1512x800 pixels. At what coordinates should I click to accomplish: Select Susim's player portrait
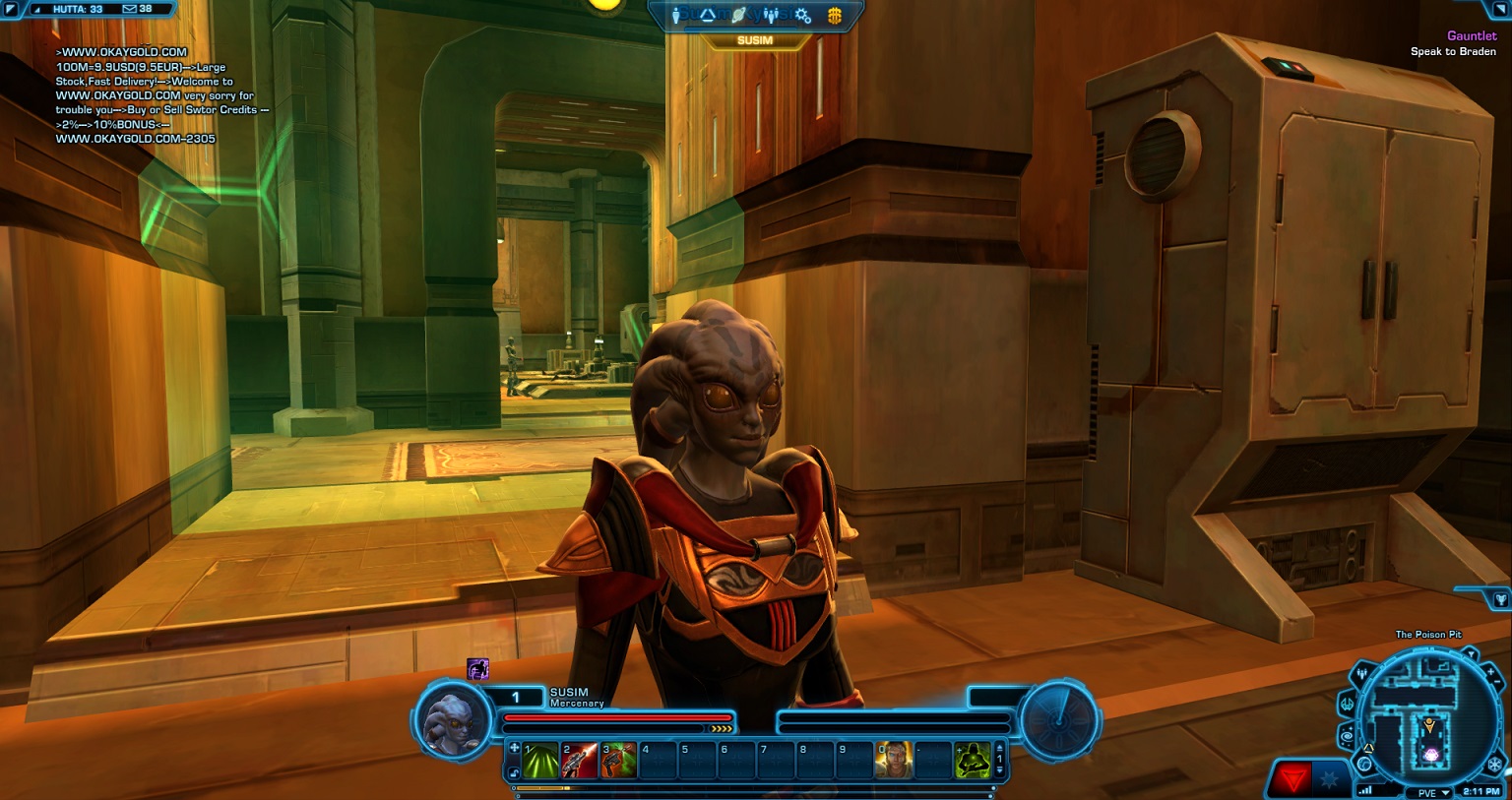[453, 721]
